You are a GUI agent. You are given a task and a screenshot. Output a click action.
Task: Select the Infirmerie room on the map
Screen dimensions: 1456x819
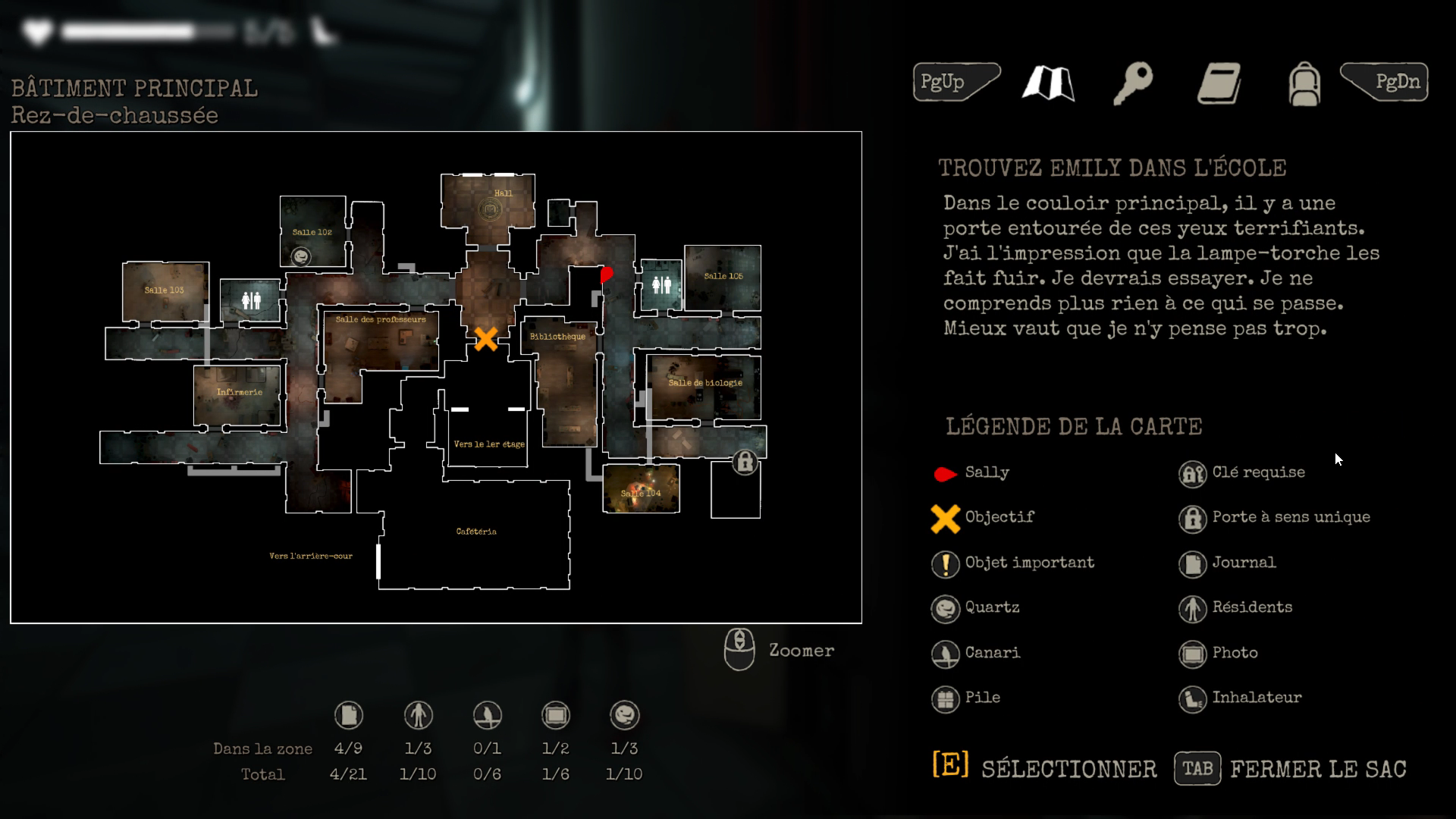(239, 393)
